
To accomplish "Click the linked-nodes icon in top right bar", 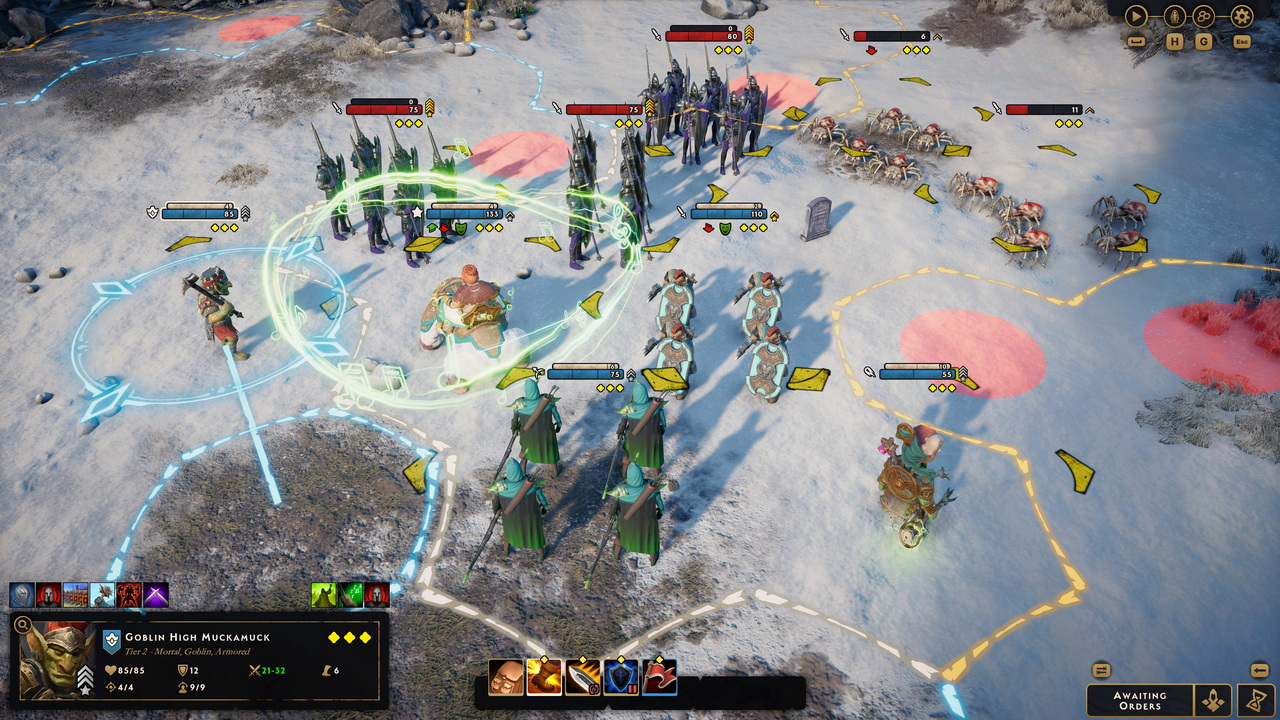I will click(1203, 16).
